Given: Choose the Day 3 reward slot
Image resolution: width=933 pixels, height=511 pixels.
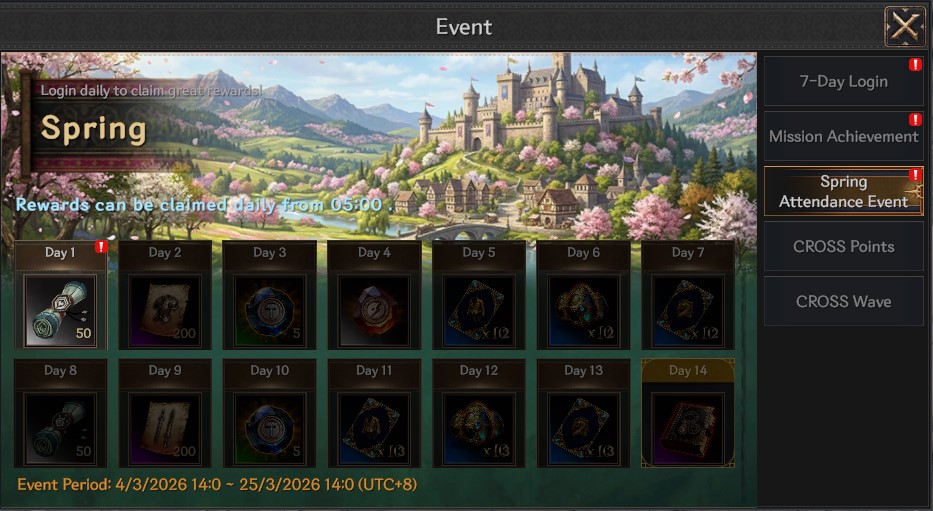Looking at the screenshot, I should (x=269, y=310).
